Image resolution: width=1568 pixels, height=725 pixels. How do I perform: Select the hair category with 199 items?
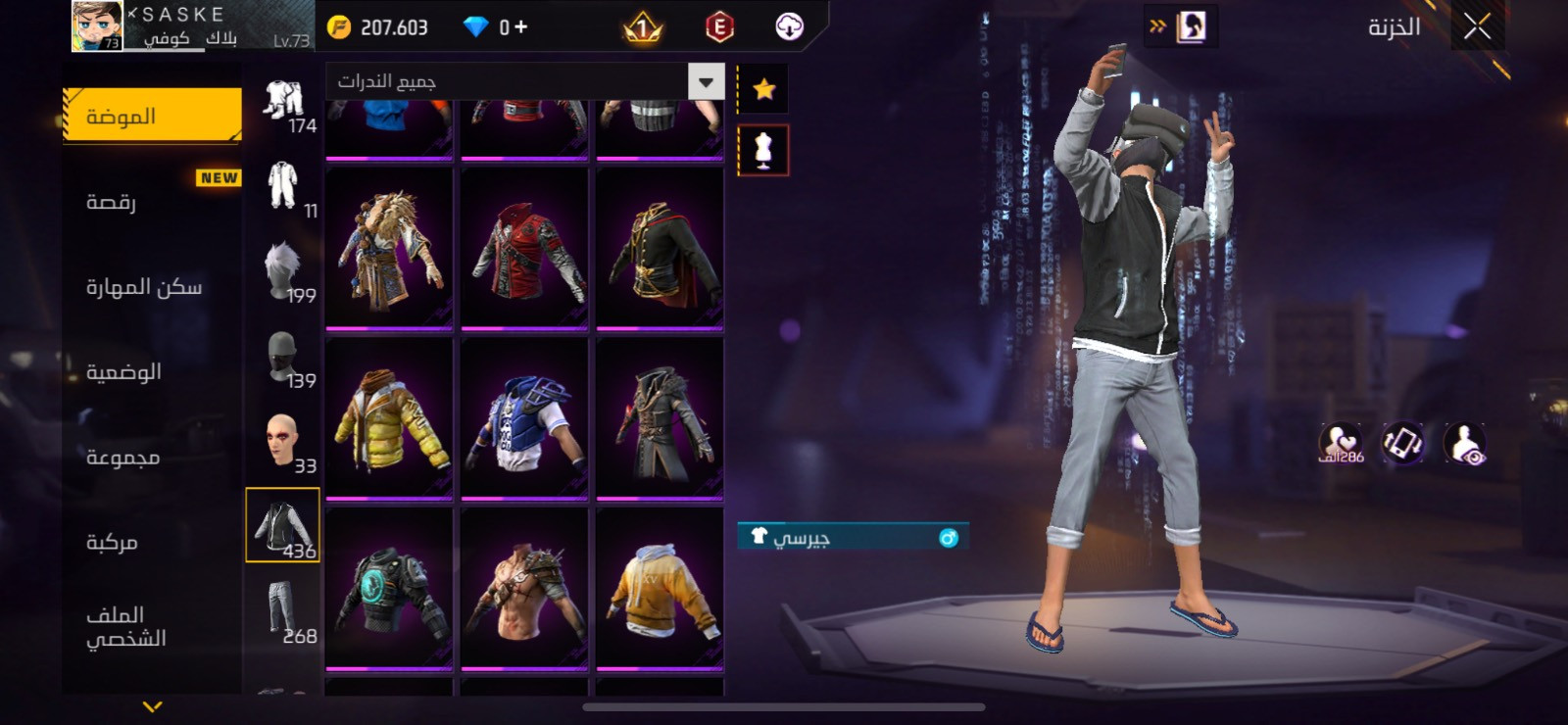(282, 271)
